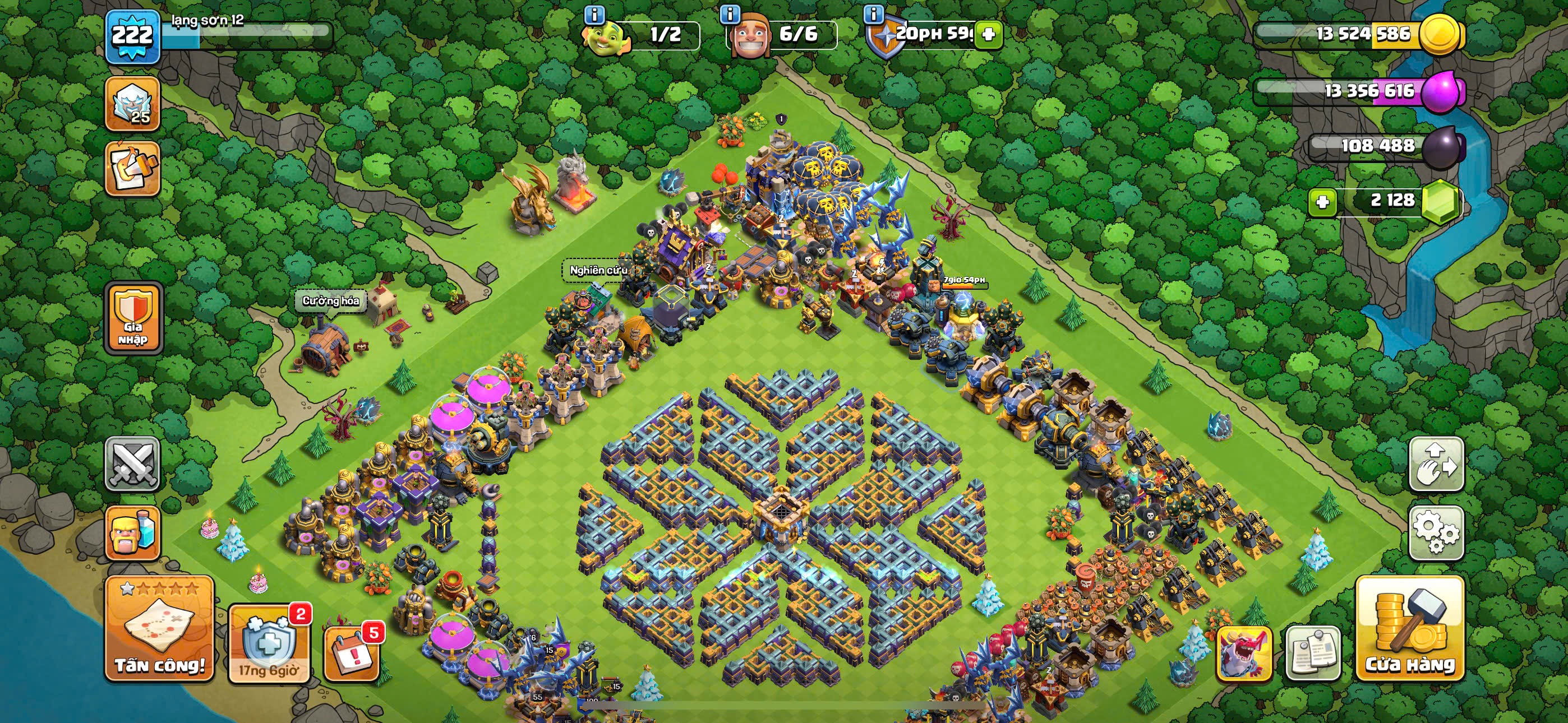Tap the Nghiên cứu research label
Viewport: 1568px width, 723px height.
pos(598,270)
